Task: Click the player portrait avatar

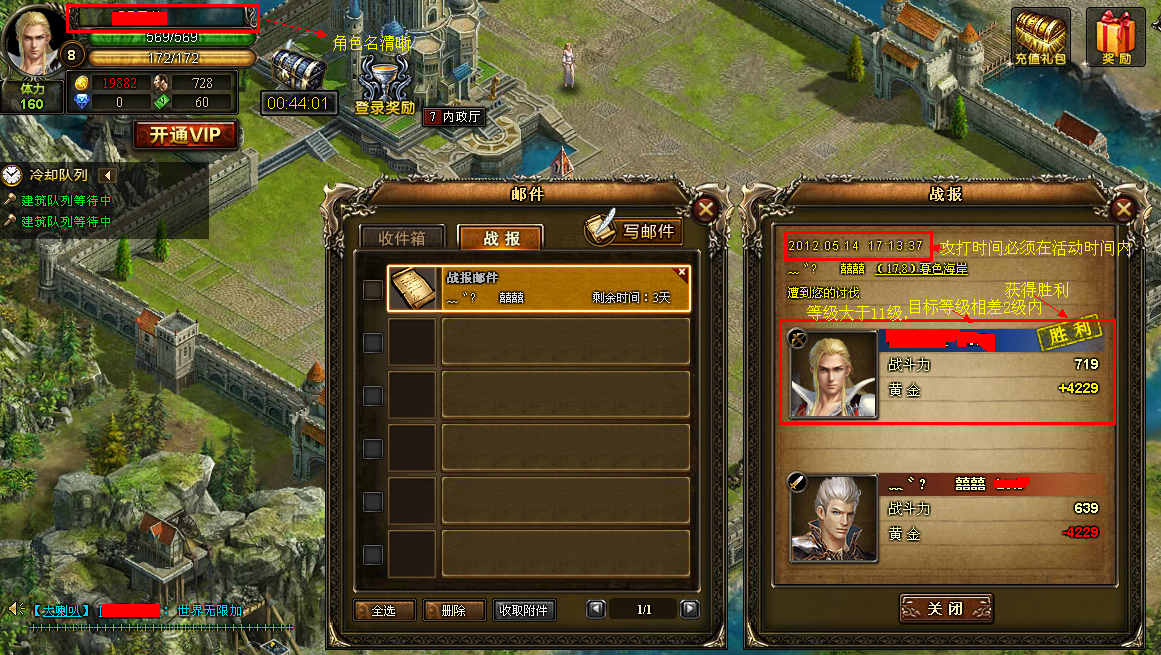Action: pyautogui.click(x=32, y=40)
